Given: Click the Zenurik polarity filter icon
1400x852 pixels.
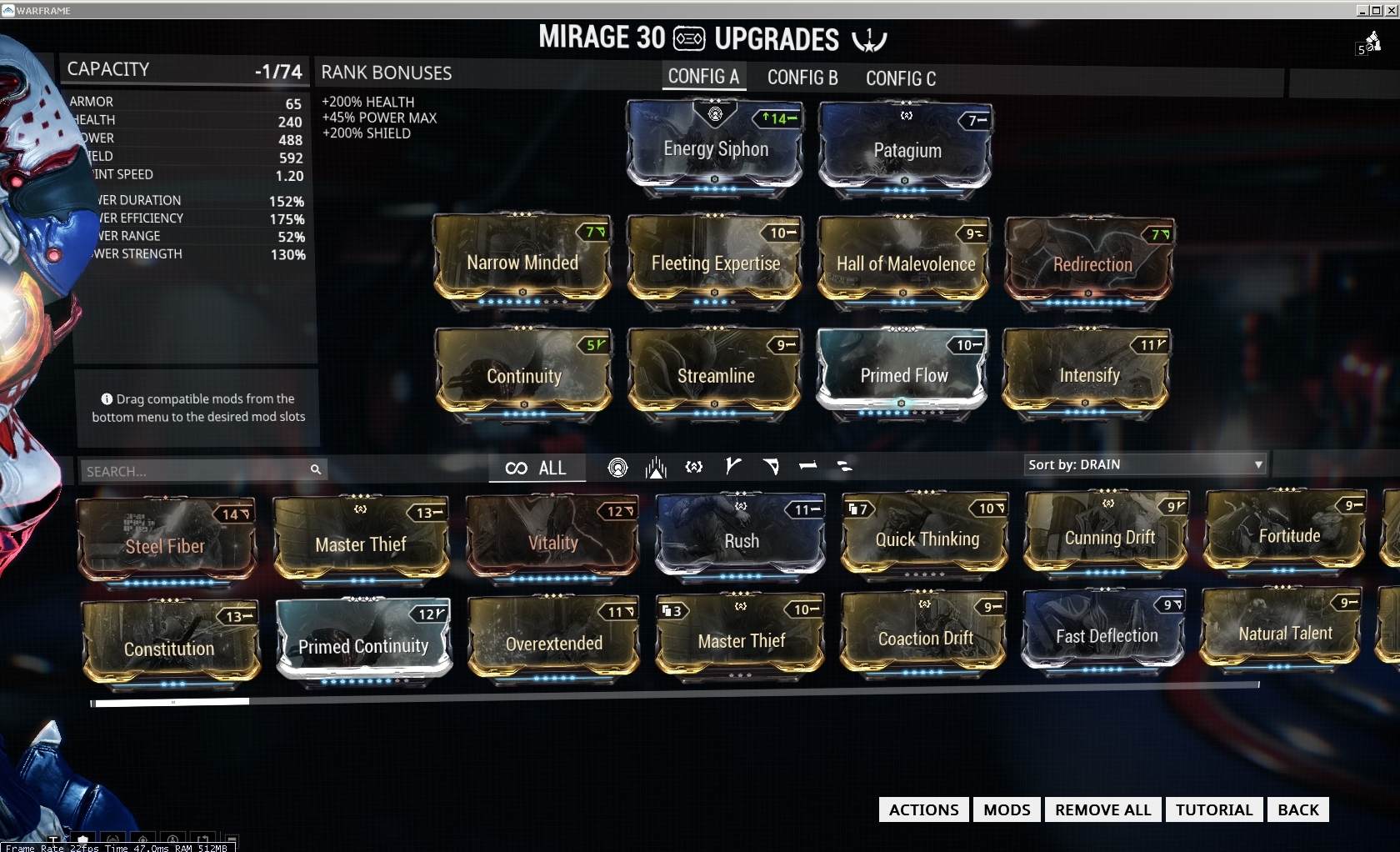Looking at the screenshot, I should [844, 468].
